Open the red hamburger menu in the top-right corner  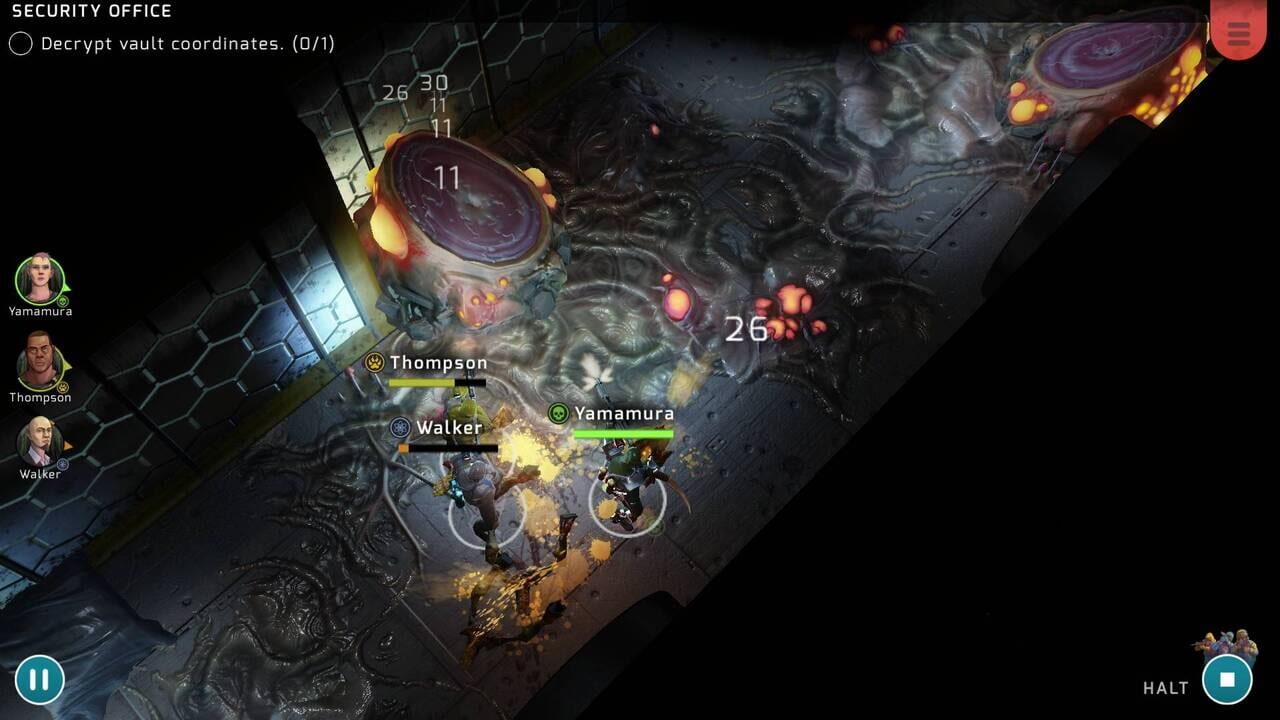pyautogui.click(x=1239, y=33)
